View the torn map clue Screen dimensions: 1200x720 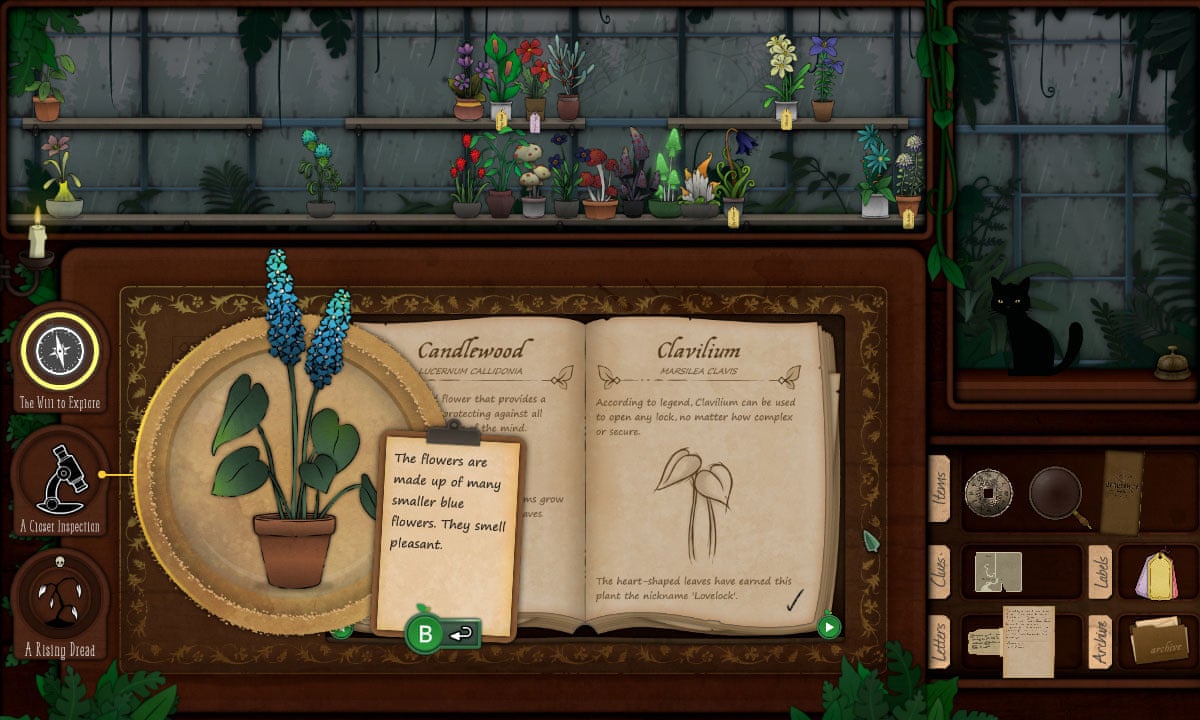coord(998,572)
